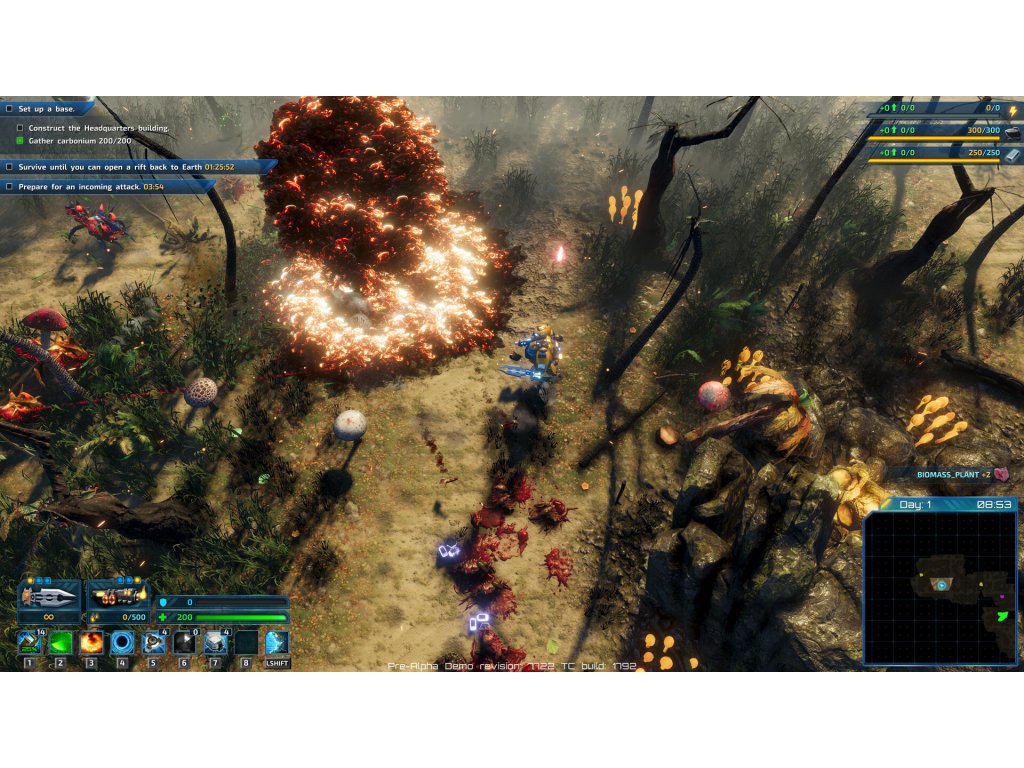The image size is (1024, 768).
Task: Click the carbonium ore resource icon
Action: 1012,131
